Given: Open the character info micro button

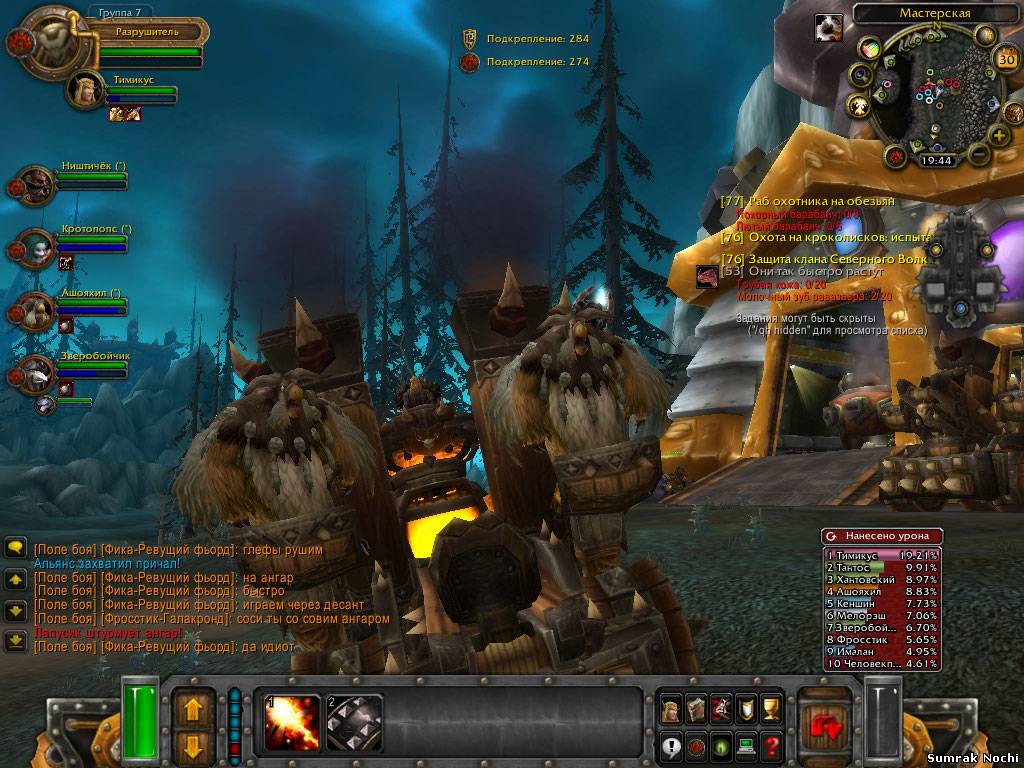Looking at the screenshot, I should [x=670, y=709].
